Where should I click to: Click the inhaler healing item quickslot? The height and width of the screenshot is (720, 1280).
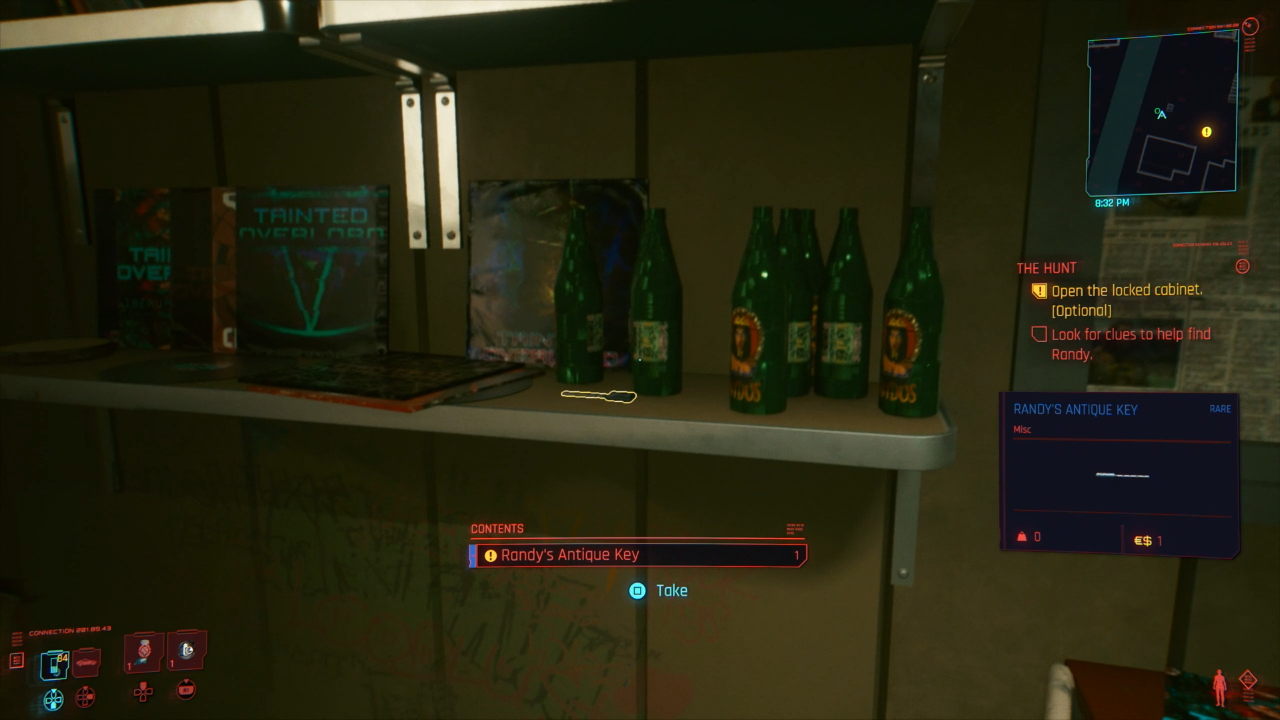point(143,653)
